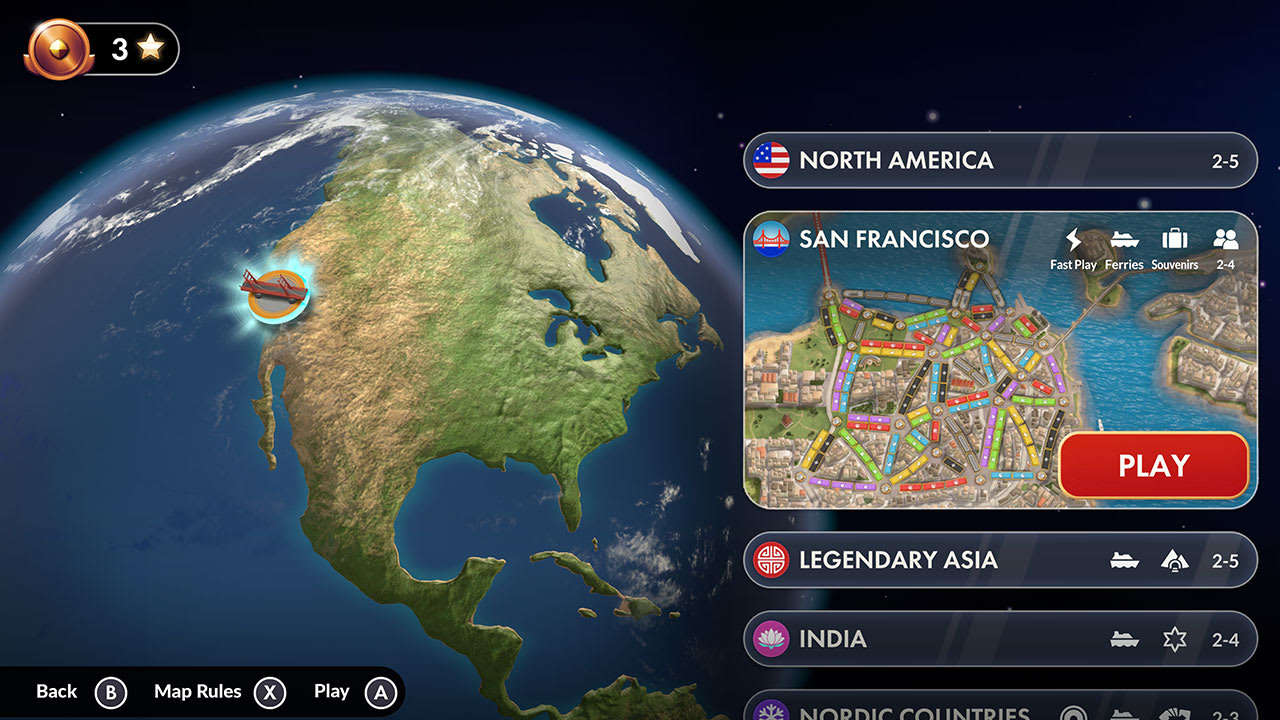The width and height of the screenshot is (1280, 720).
Task: Click the Ferries ship icon on San Francisco card
Action: [x=1123, y=240]
